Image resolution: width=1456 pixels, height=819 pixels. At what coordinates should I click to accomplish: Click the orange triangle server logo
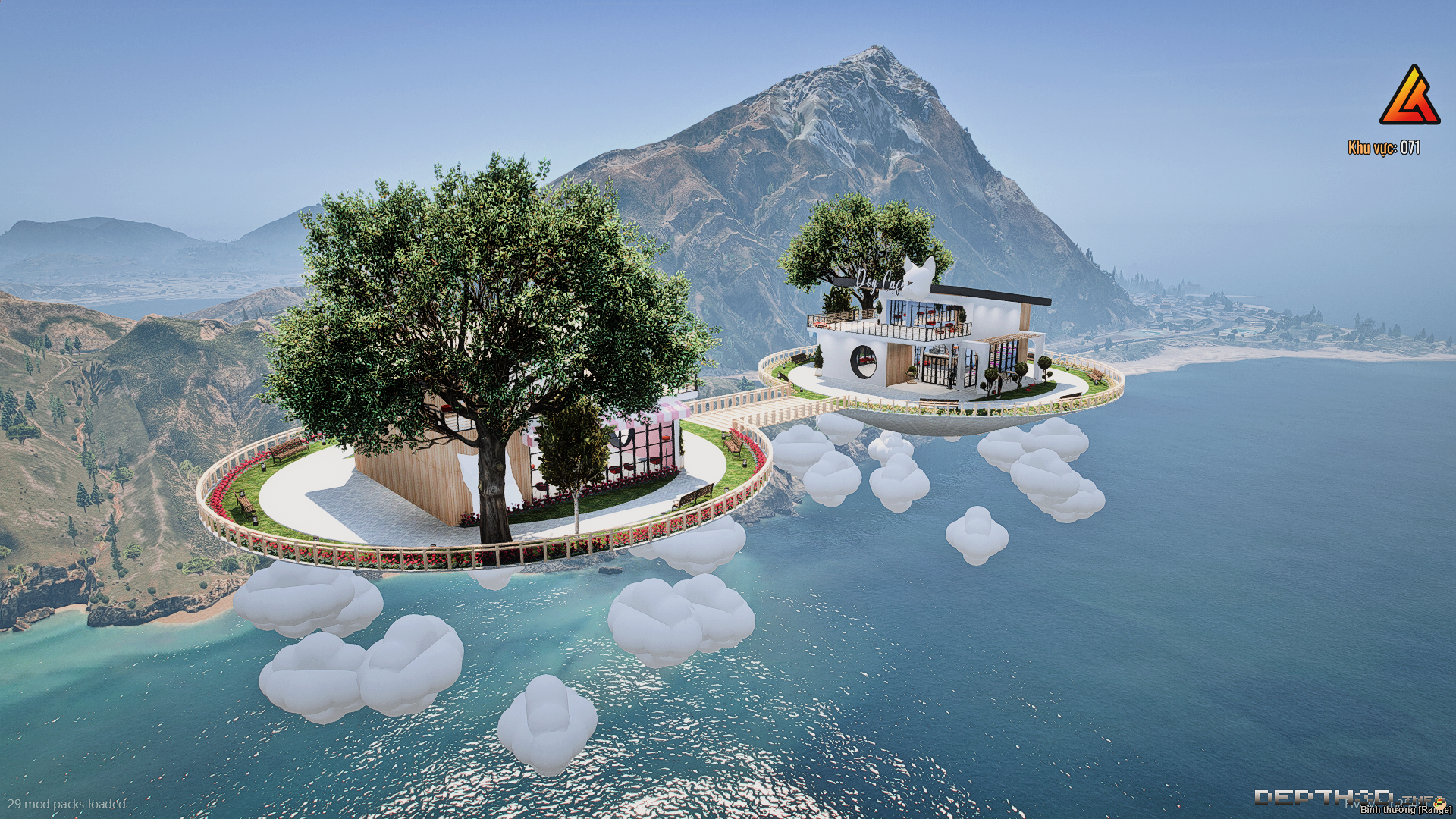click(1409, 96)
